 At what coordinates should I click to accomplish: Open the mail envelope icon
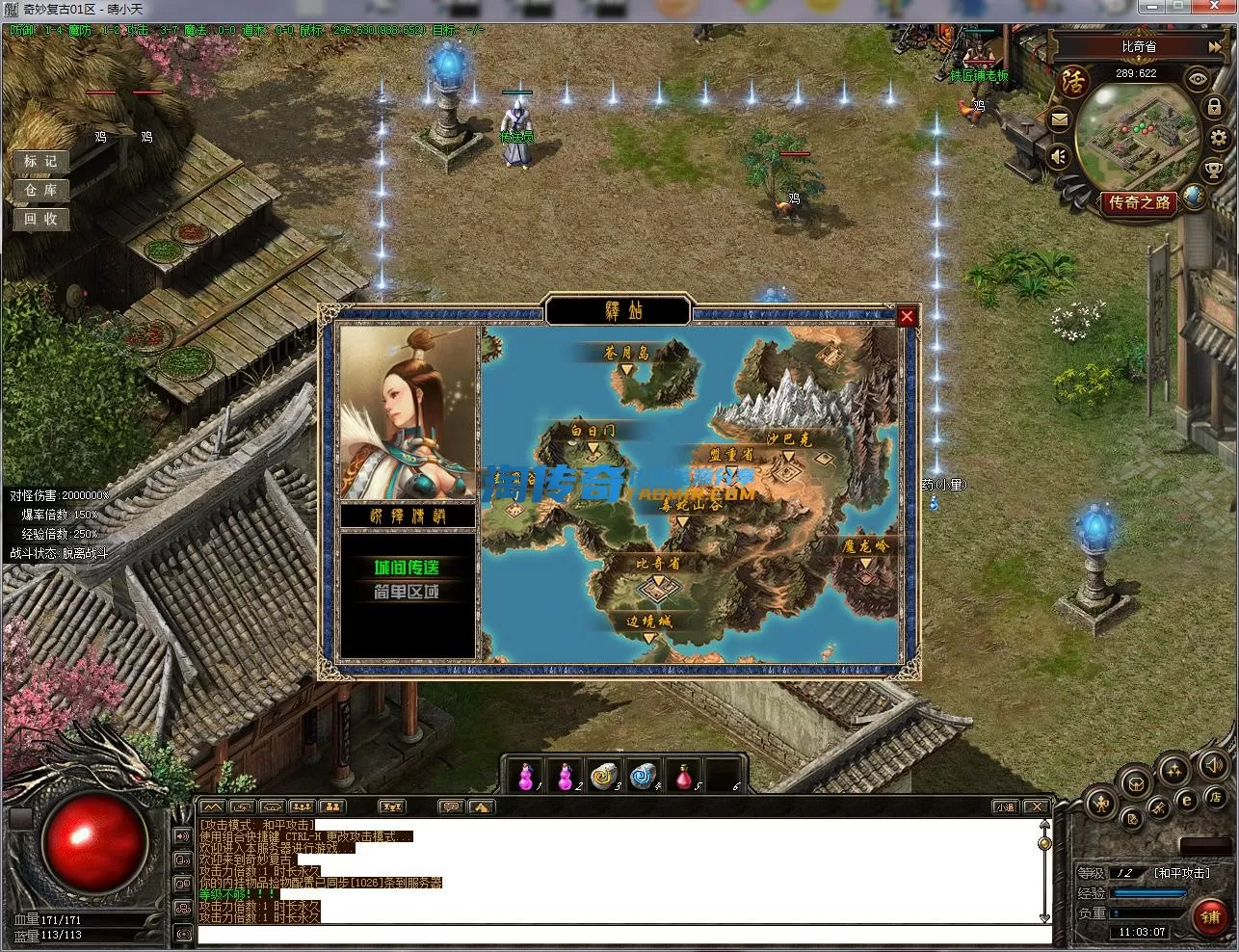(1059, 120)
